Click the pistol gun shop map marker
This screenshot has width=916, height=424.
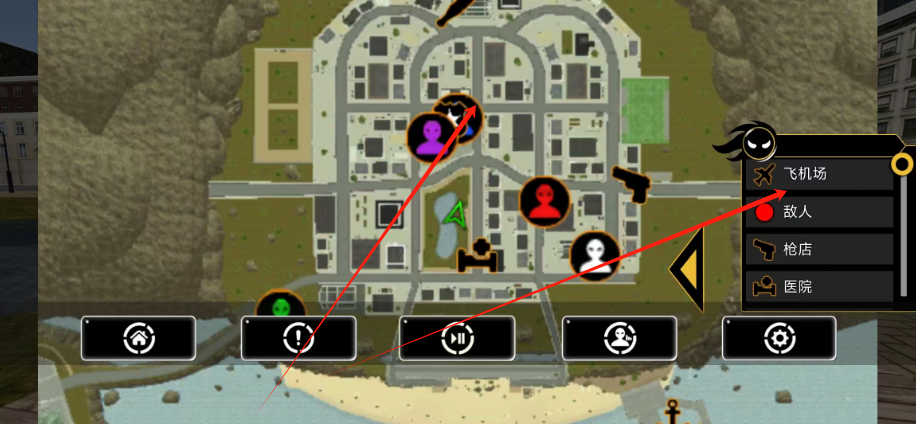tap(631, 184)
